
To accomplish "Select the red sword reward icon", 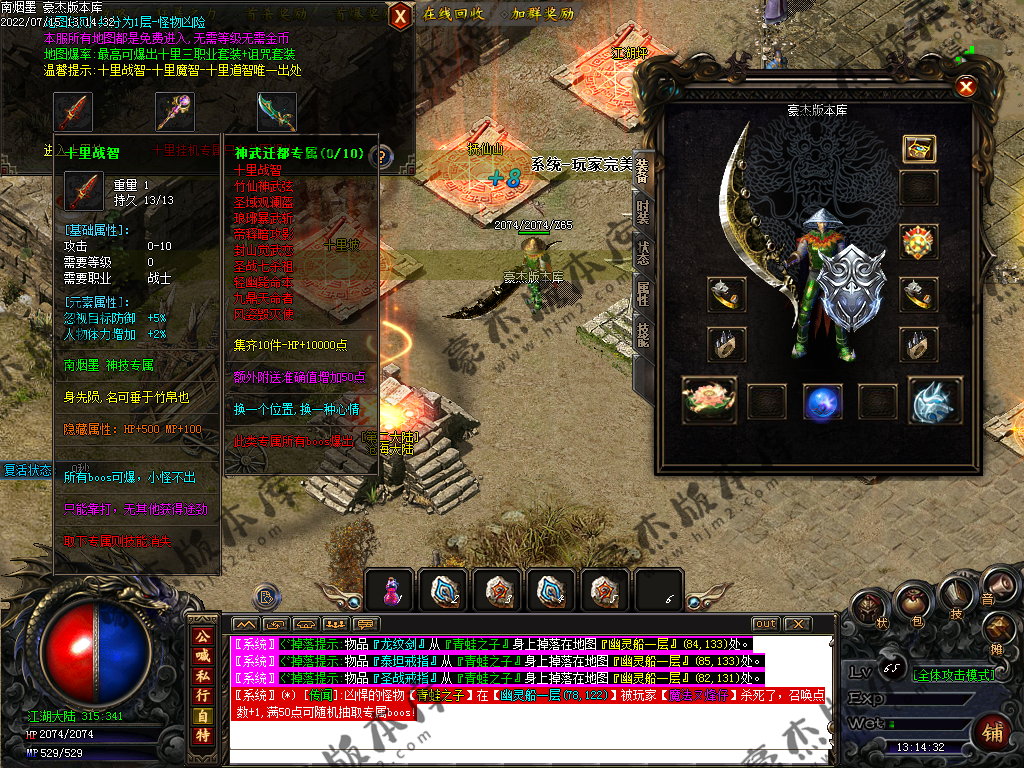I will point(73,112).
